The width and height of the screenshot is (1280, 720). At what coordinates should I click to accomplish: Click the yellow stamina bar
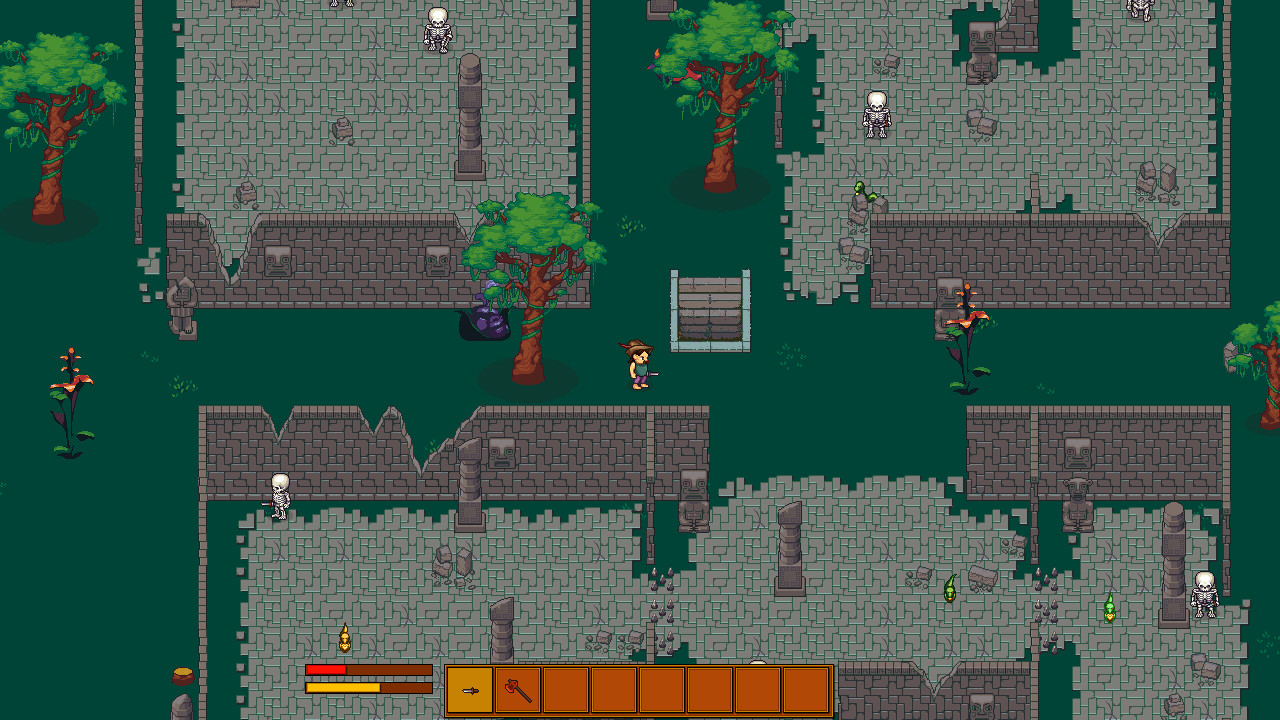click(x=345, y=687)
